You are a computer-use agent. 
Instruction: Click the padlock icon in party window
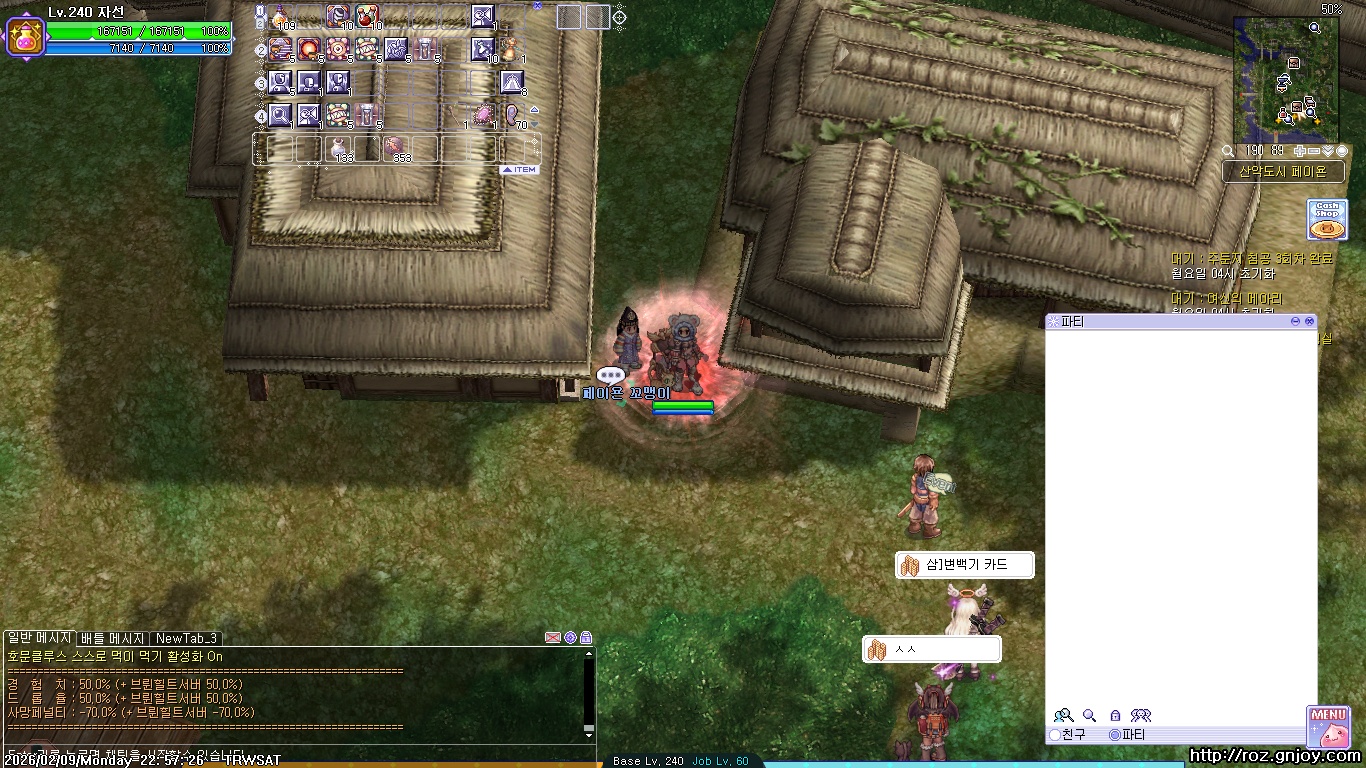(1115, 716)
